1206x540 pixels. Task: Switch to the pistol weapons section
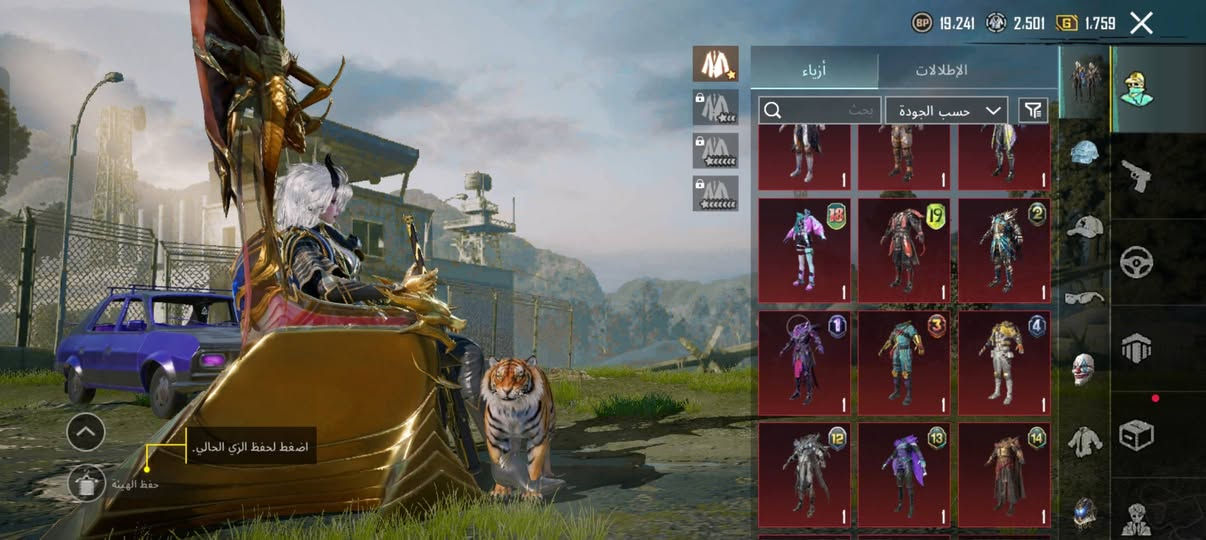coord(1136,176)
